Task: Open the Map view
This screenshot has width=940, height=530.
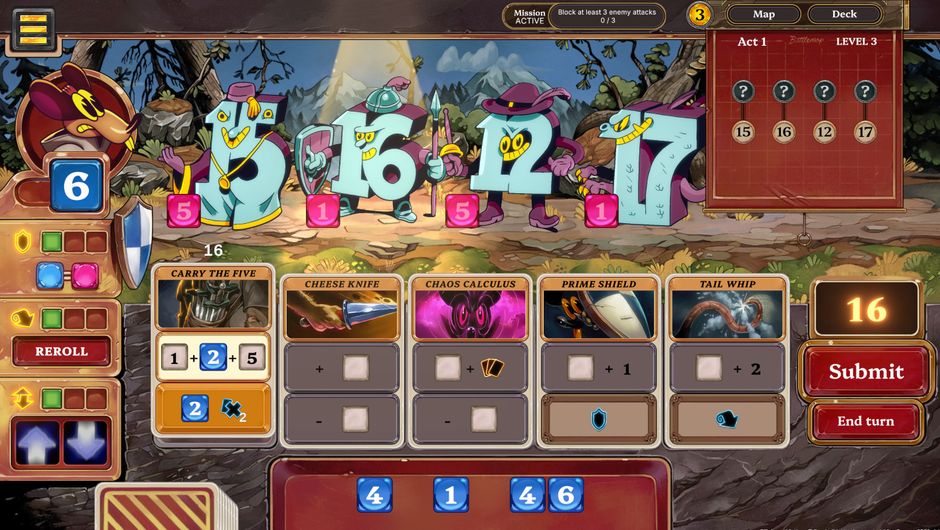Action: pyautogui.click(x=763, y=14)
